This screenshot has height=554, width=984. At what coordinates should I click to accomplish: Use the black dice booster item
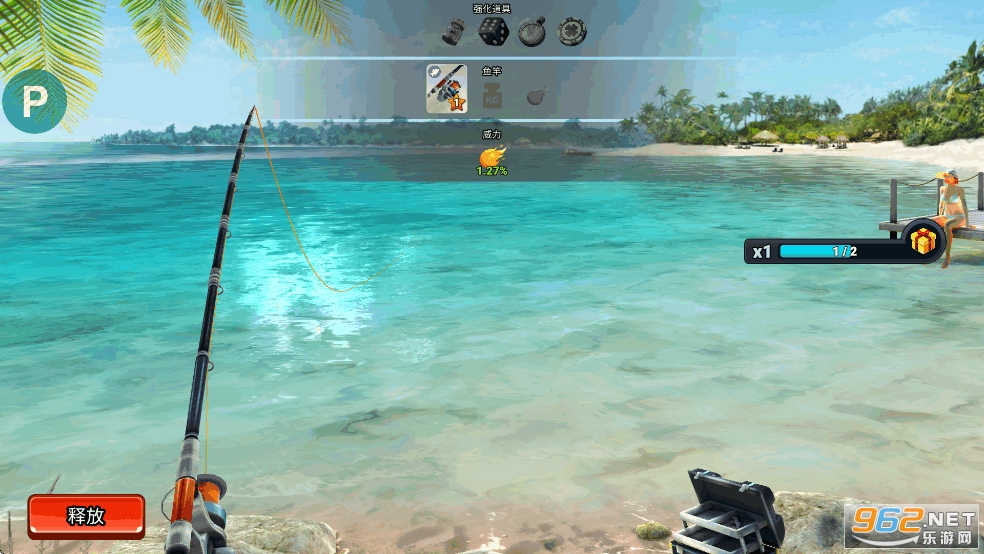(x=493, y=31)
